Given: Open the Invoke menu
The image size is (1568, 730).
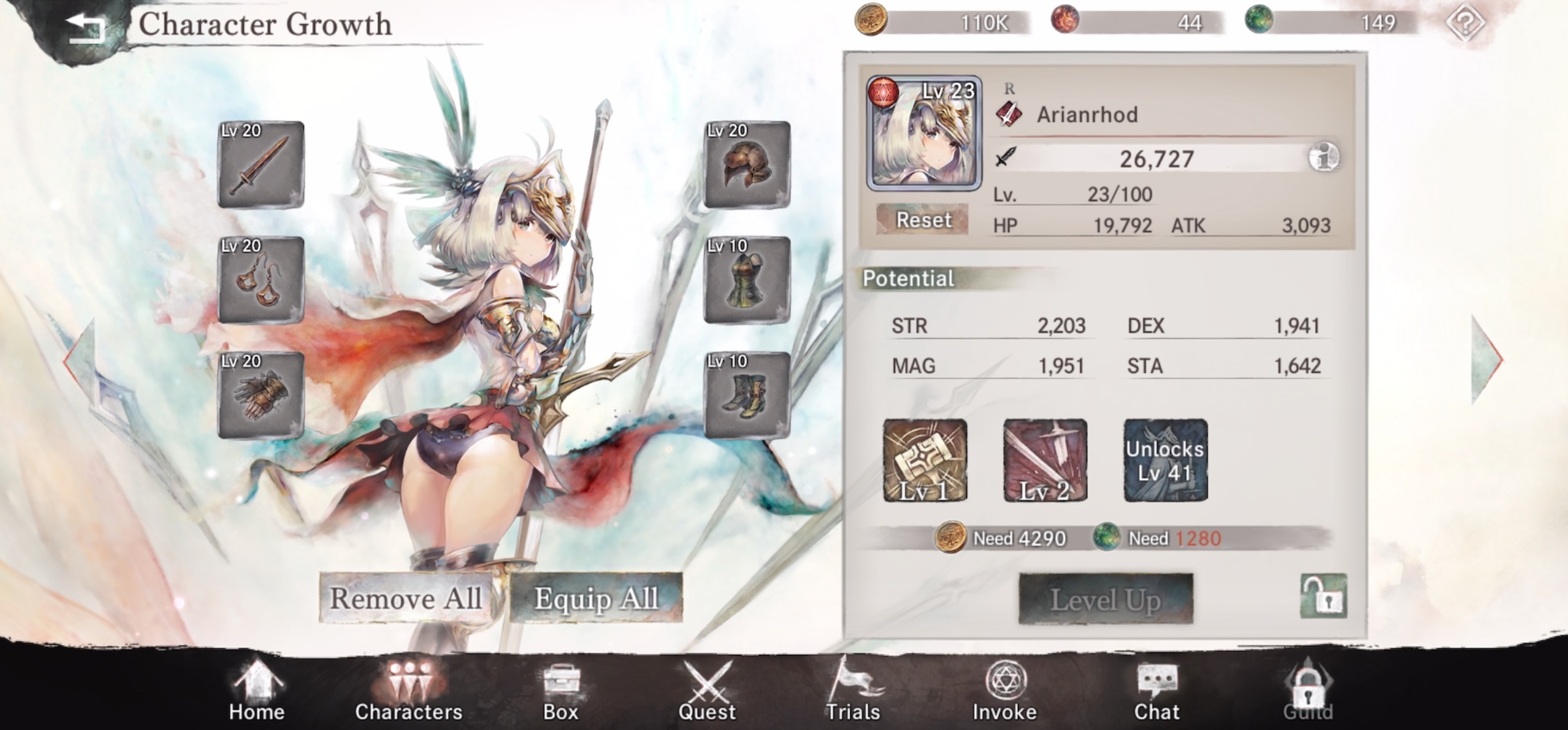Looking at the screenshot, I should (1005, 692).
